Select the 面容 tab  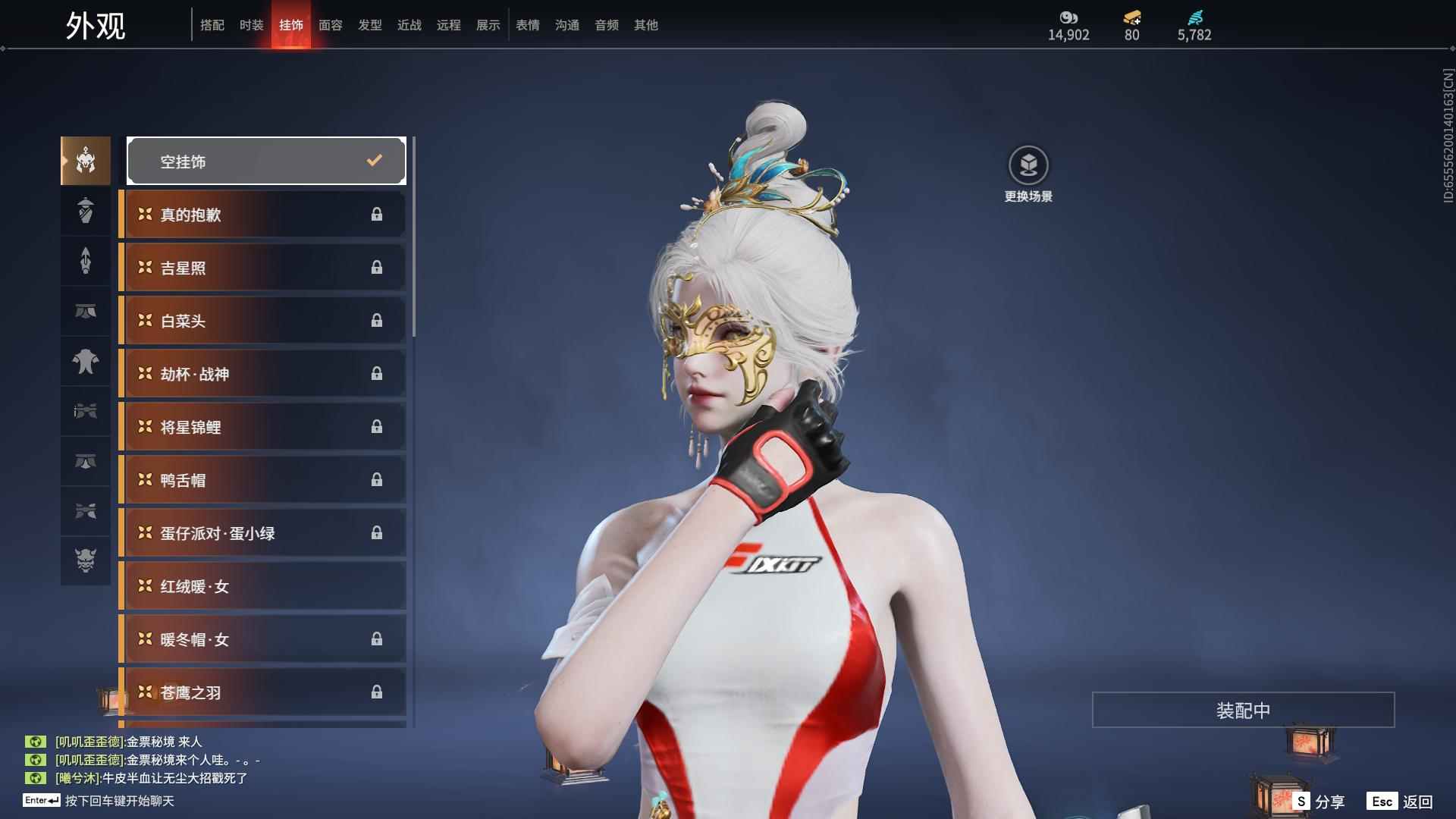pyautogui.click(x=330, y=25)
